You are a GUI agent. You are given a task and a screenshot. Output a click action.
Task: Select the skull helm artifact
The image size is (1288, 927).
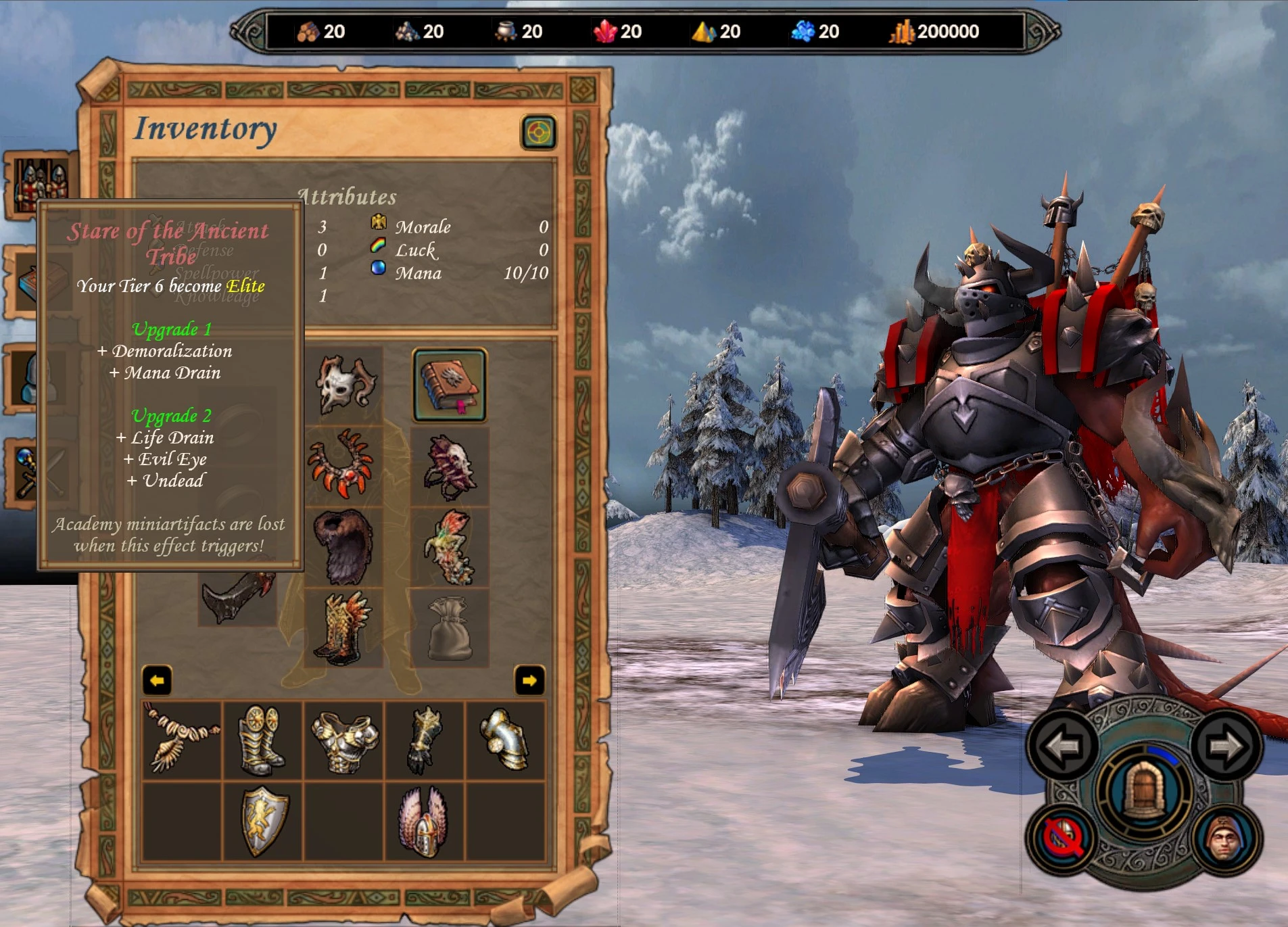[x=346, y=382]
